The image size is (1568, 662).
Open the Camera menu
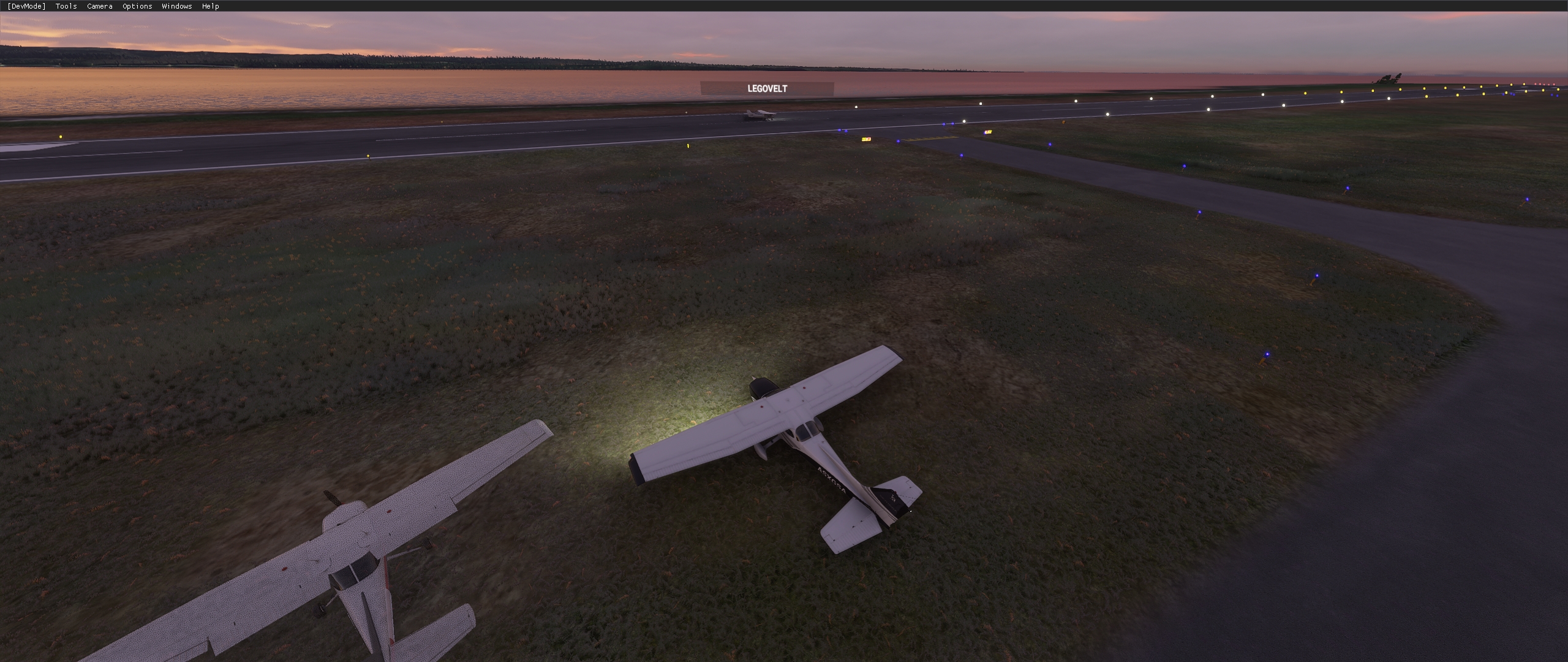(99, 6)
